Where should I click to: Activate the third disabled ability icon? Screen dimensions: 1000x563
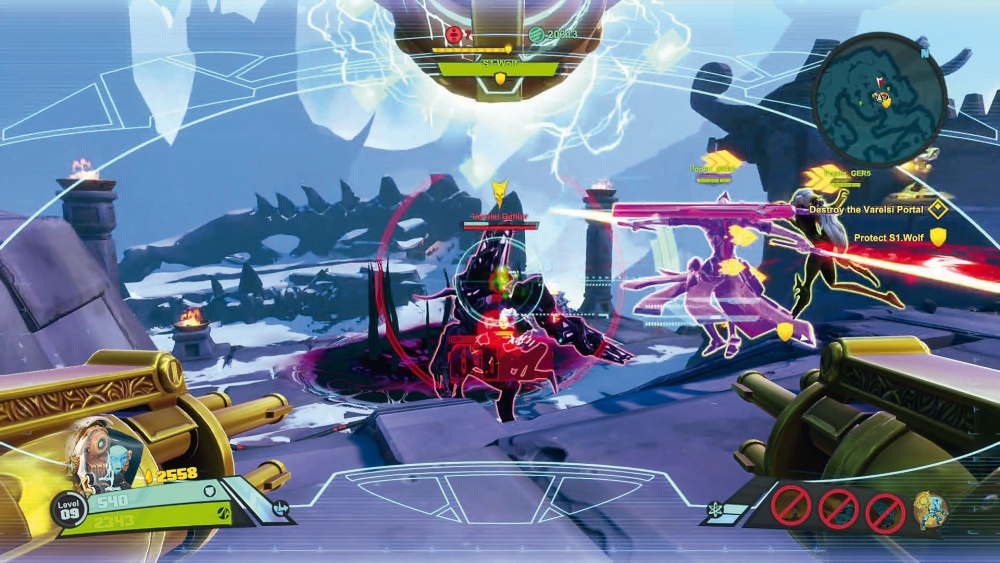point(885,512)
